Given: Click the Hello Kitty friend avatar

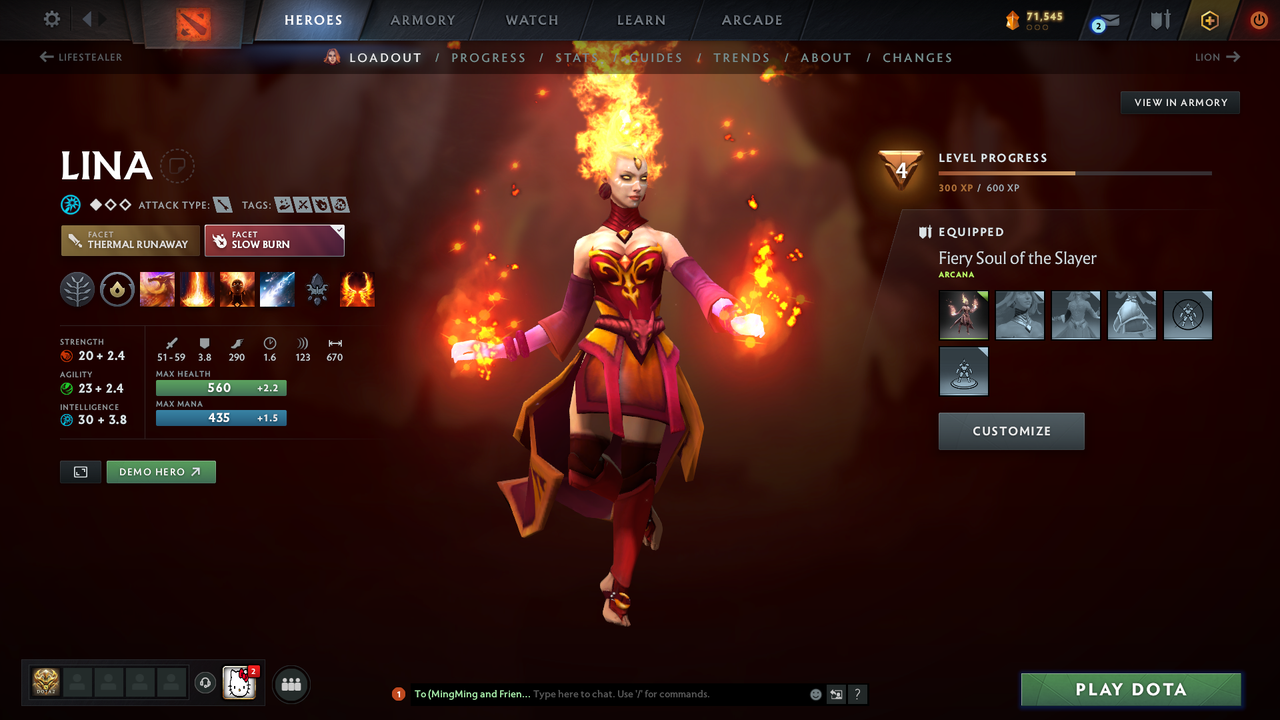Looking at the screenshot, I should [238, 684].
